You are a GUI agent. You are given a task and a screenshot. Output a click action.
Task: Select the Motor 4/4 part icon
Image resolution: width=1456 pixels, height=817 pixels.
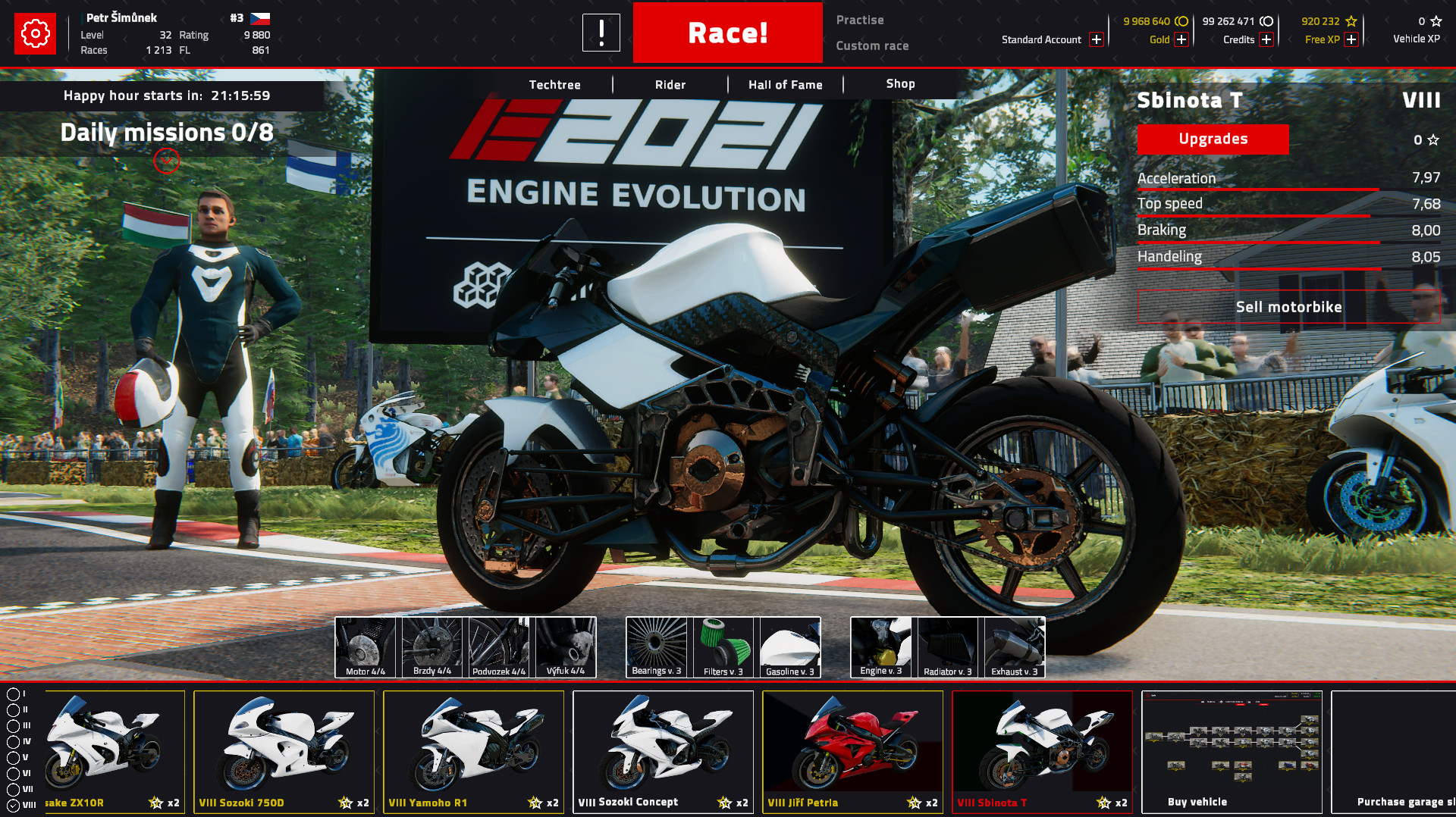tap(364, 646)
